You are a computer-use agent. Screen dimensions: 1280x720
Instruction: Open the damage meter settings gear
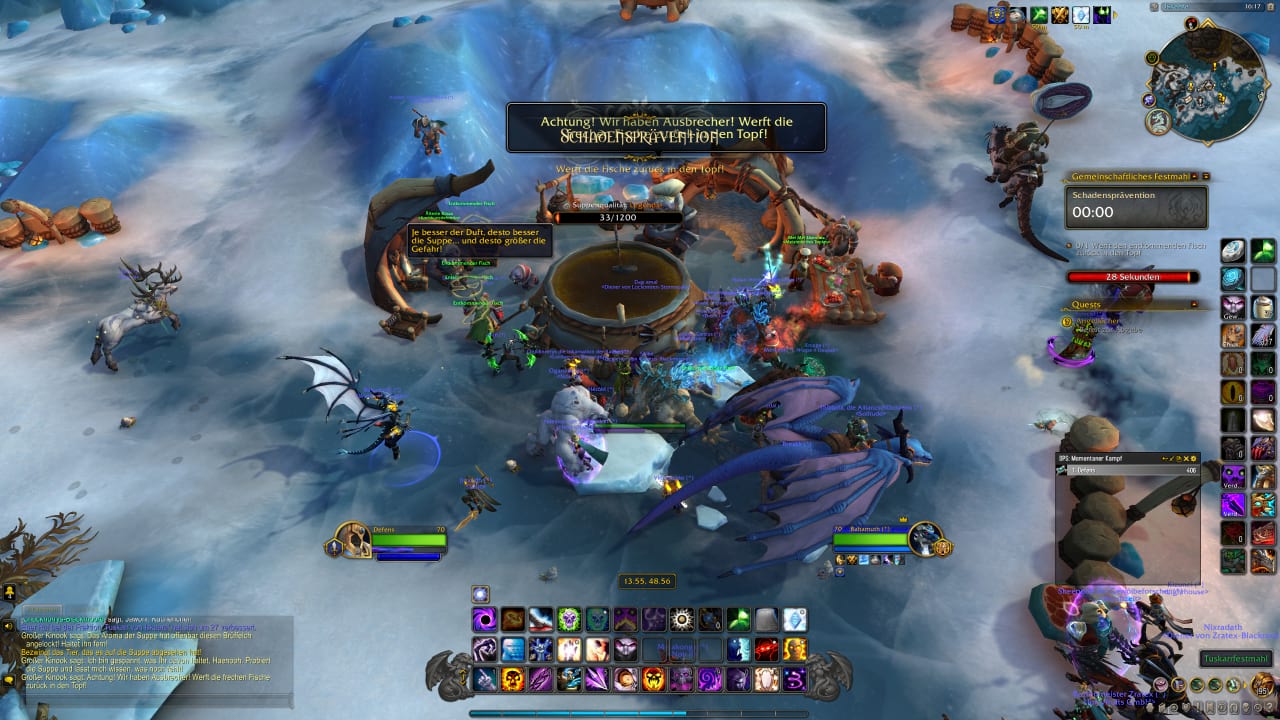[x=1193, y=458]
